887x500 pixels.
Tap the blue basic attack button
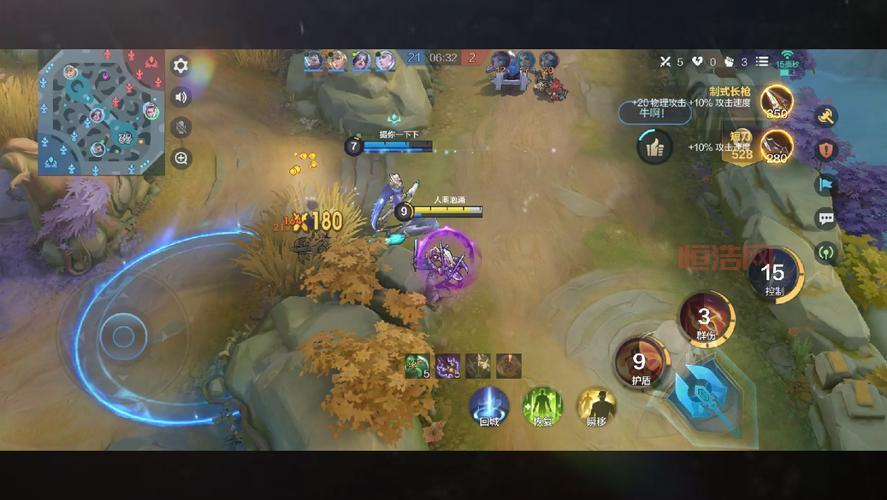(706, 394)
